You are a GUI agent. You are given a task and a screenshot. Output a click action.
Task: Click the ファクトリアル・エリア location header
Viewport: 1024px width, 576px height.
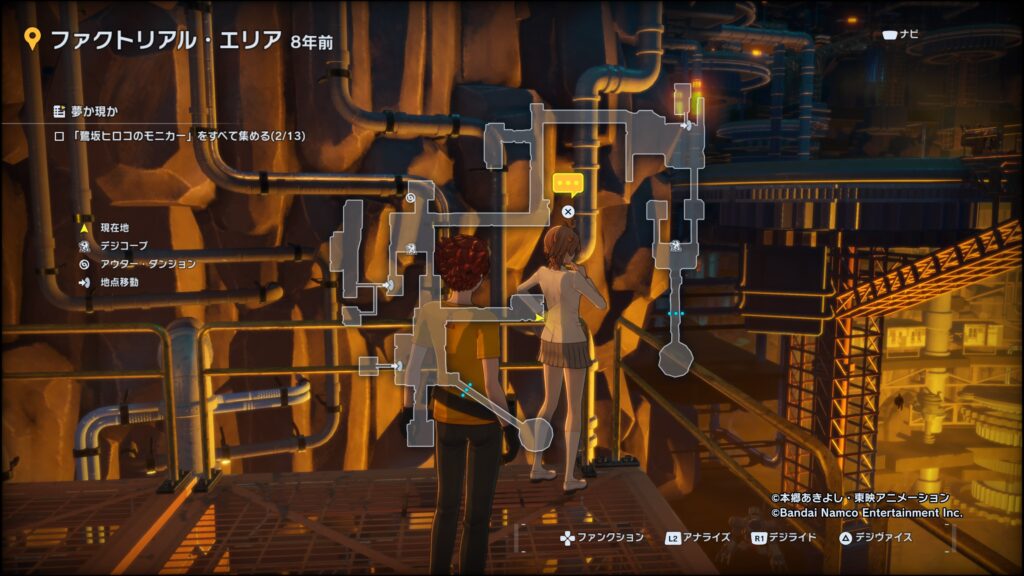[166, 41]
